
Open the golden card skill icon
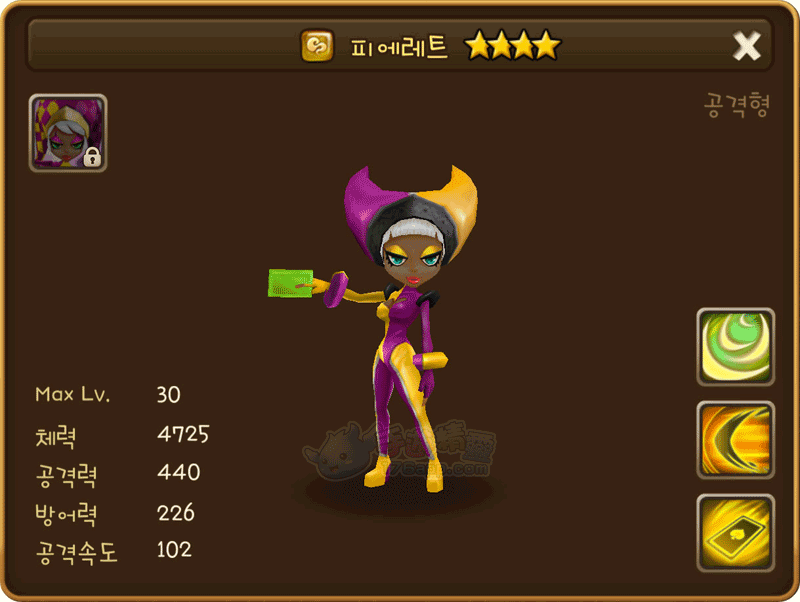735,533
